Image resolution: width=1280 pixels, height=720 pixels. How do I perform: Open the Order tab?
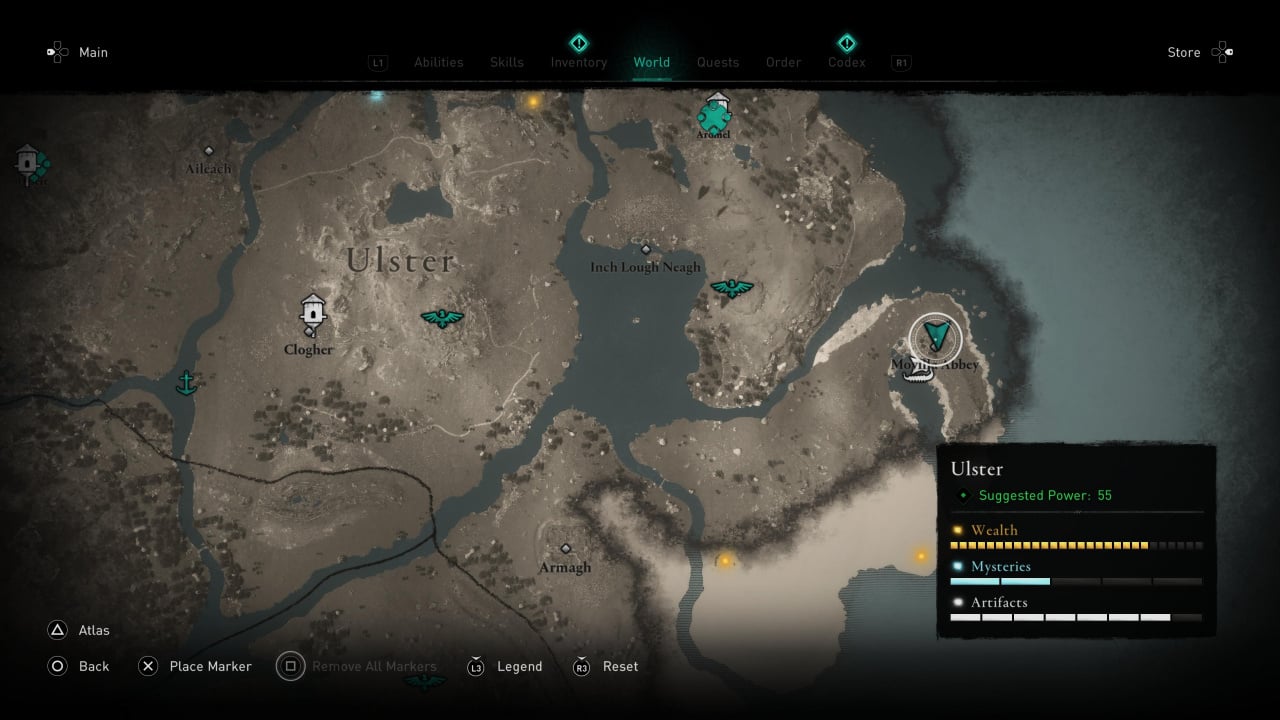tap(783, 62)
